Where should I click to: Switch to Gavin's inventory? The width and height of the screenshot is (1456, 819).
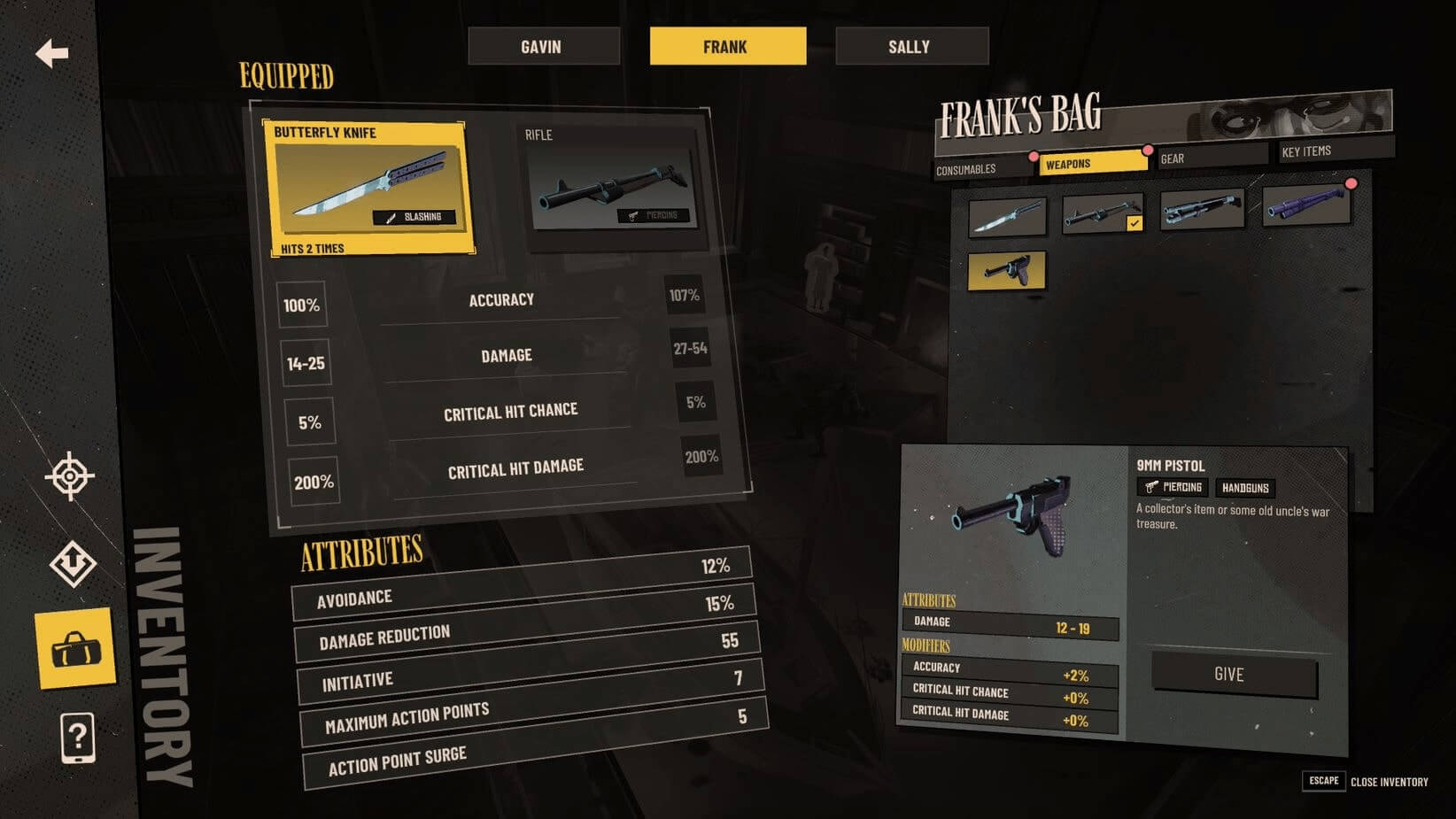543,46
